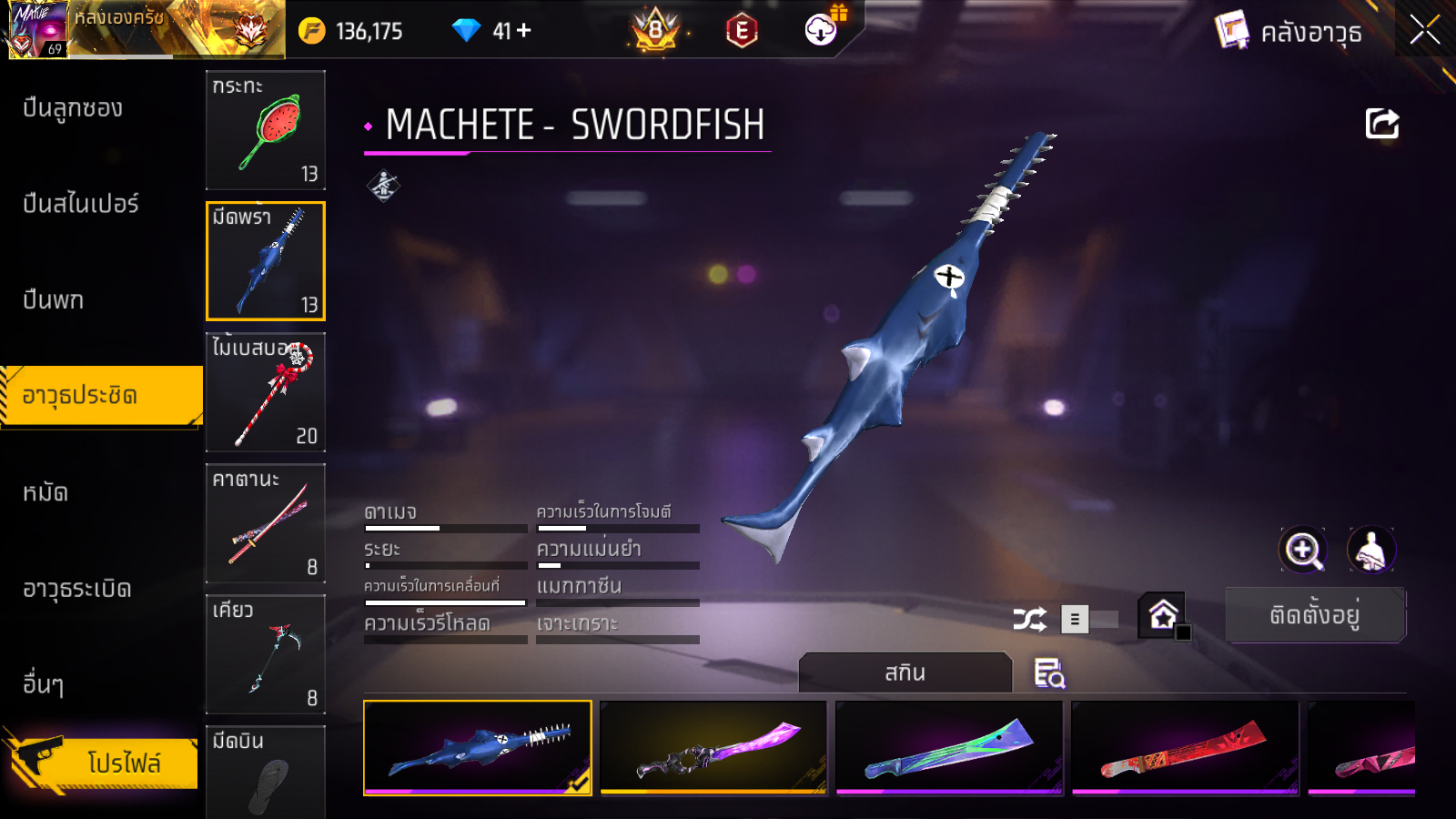1456x819 pixels.
Task: Share the Machete Swordfish skin
Action: tap(1381, 124)
